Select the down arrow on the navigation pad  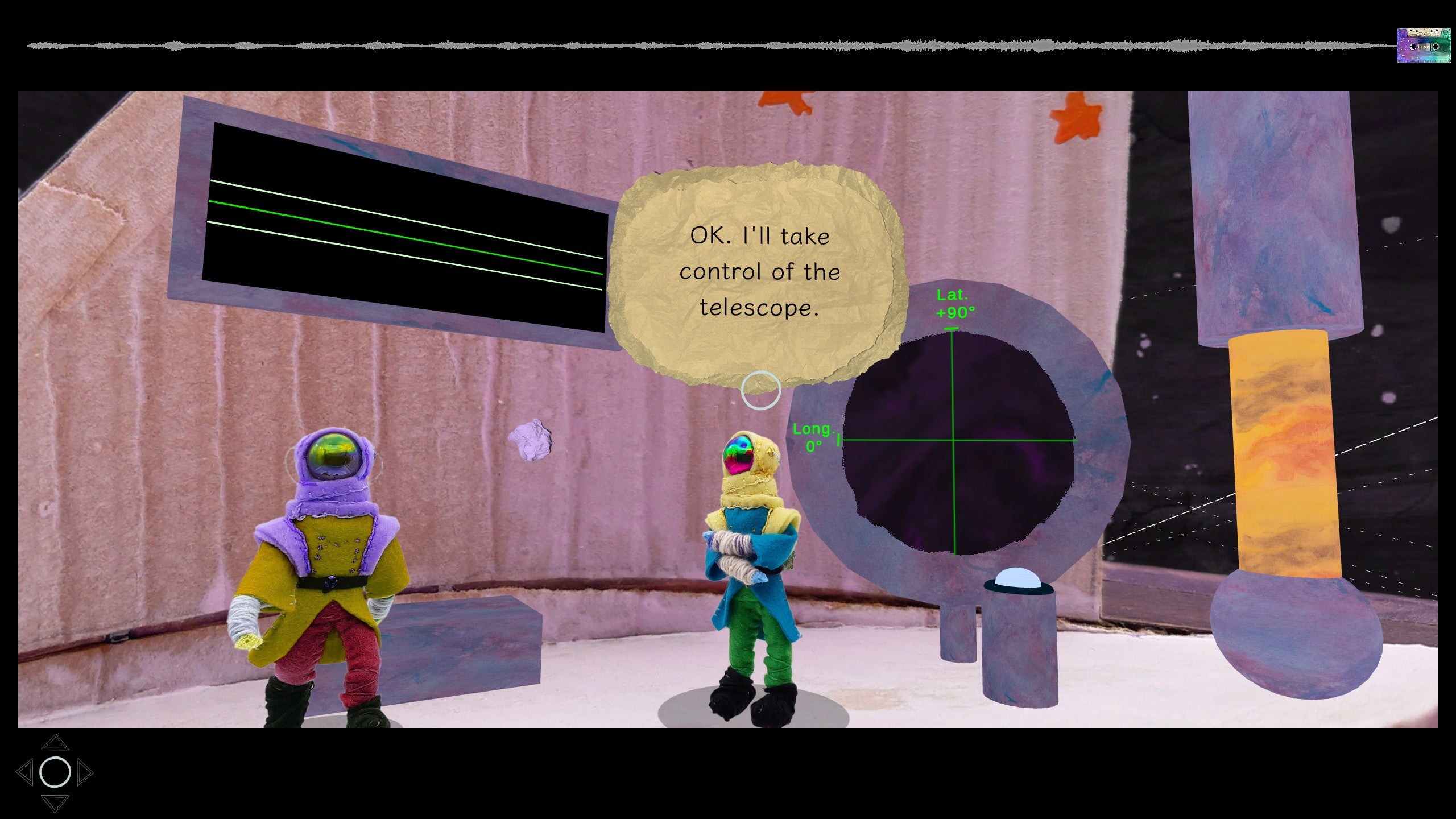[x=56, y=804]
